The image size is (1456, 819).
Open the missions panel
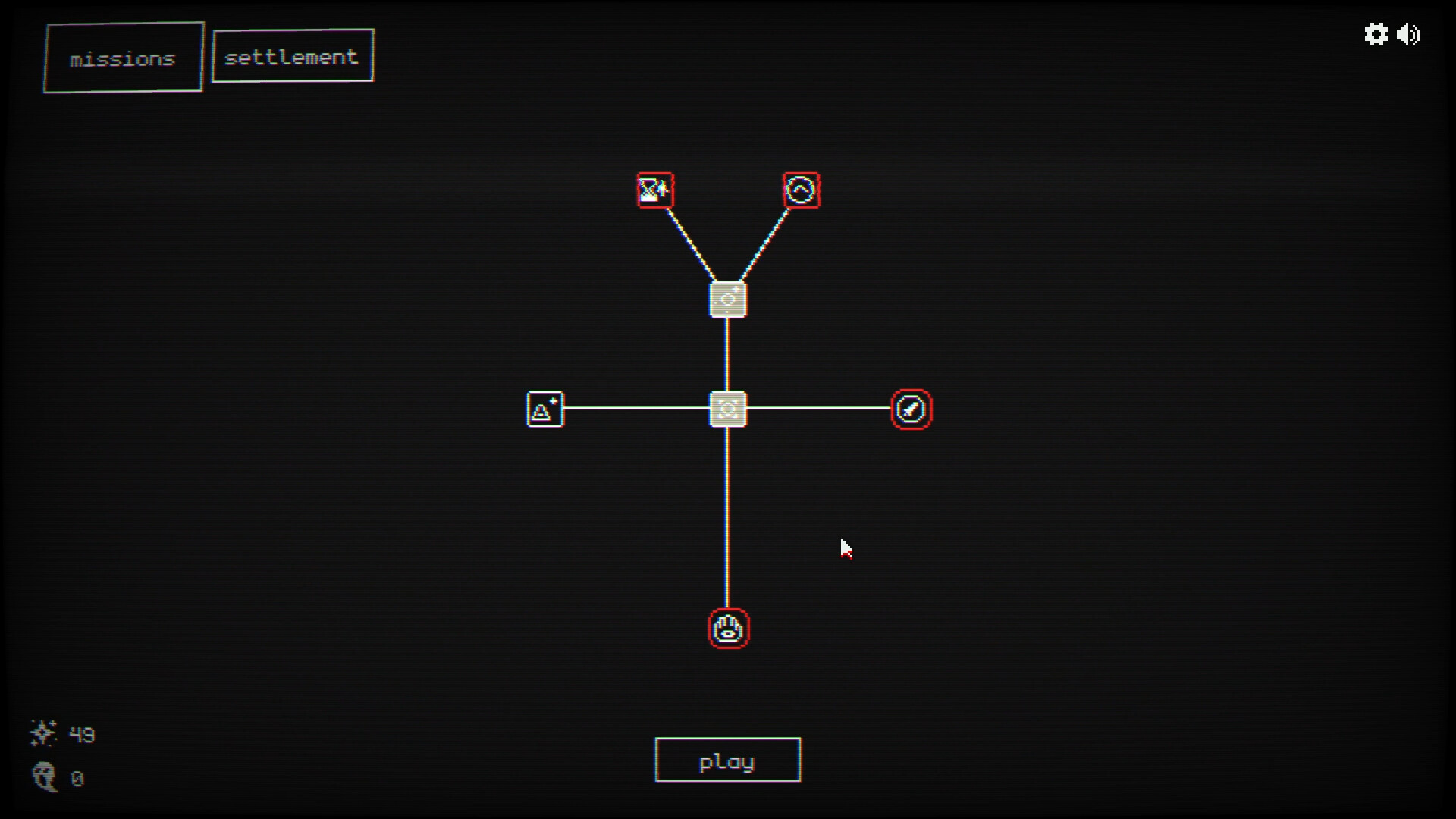coord(123,57)
